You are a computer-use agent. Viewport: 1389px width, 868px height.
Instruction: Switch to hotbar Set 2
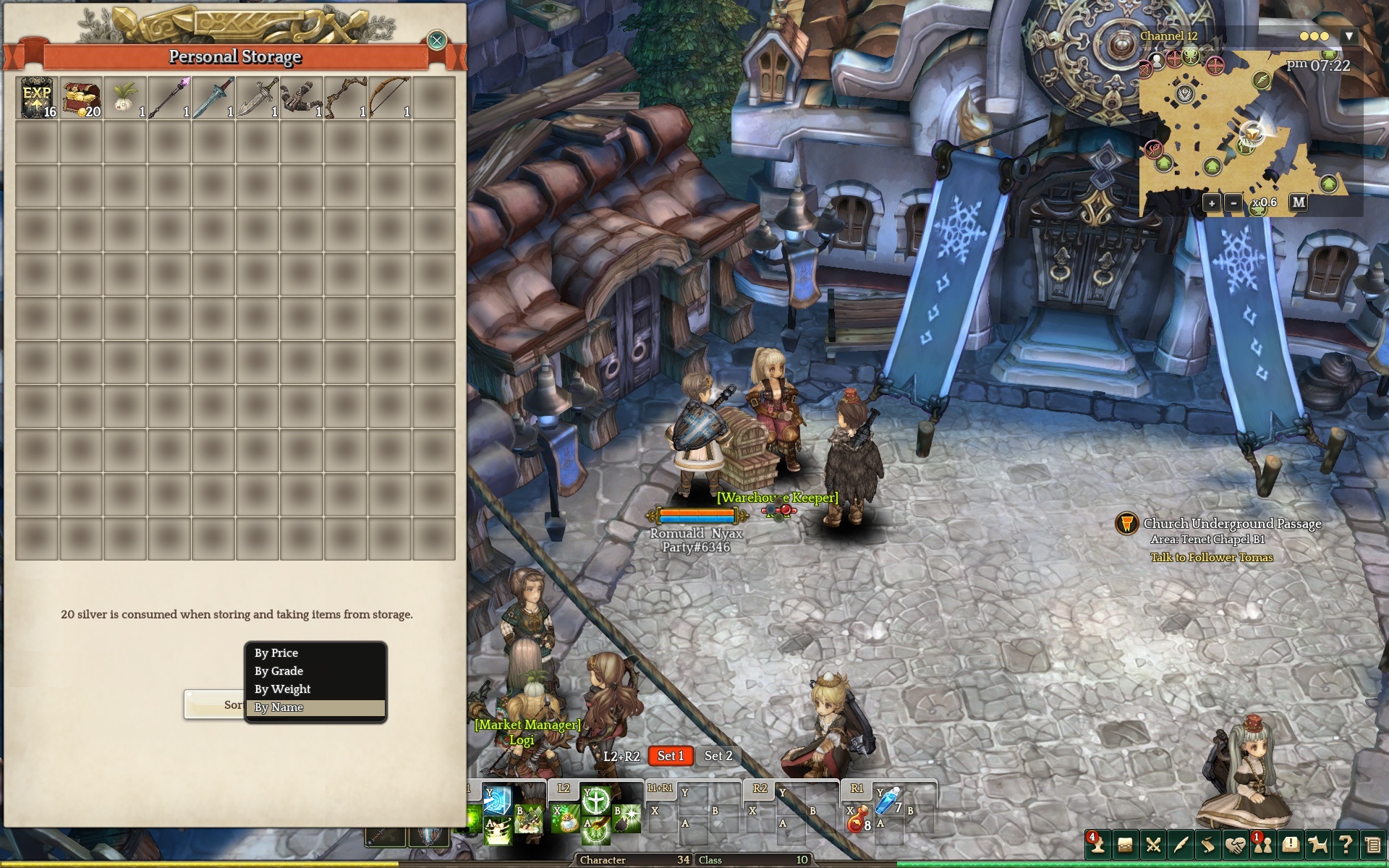[x=718, y=756]
